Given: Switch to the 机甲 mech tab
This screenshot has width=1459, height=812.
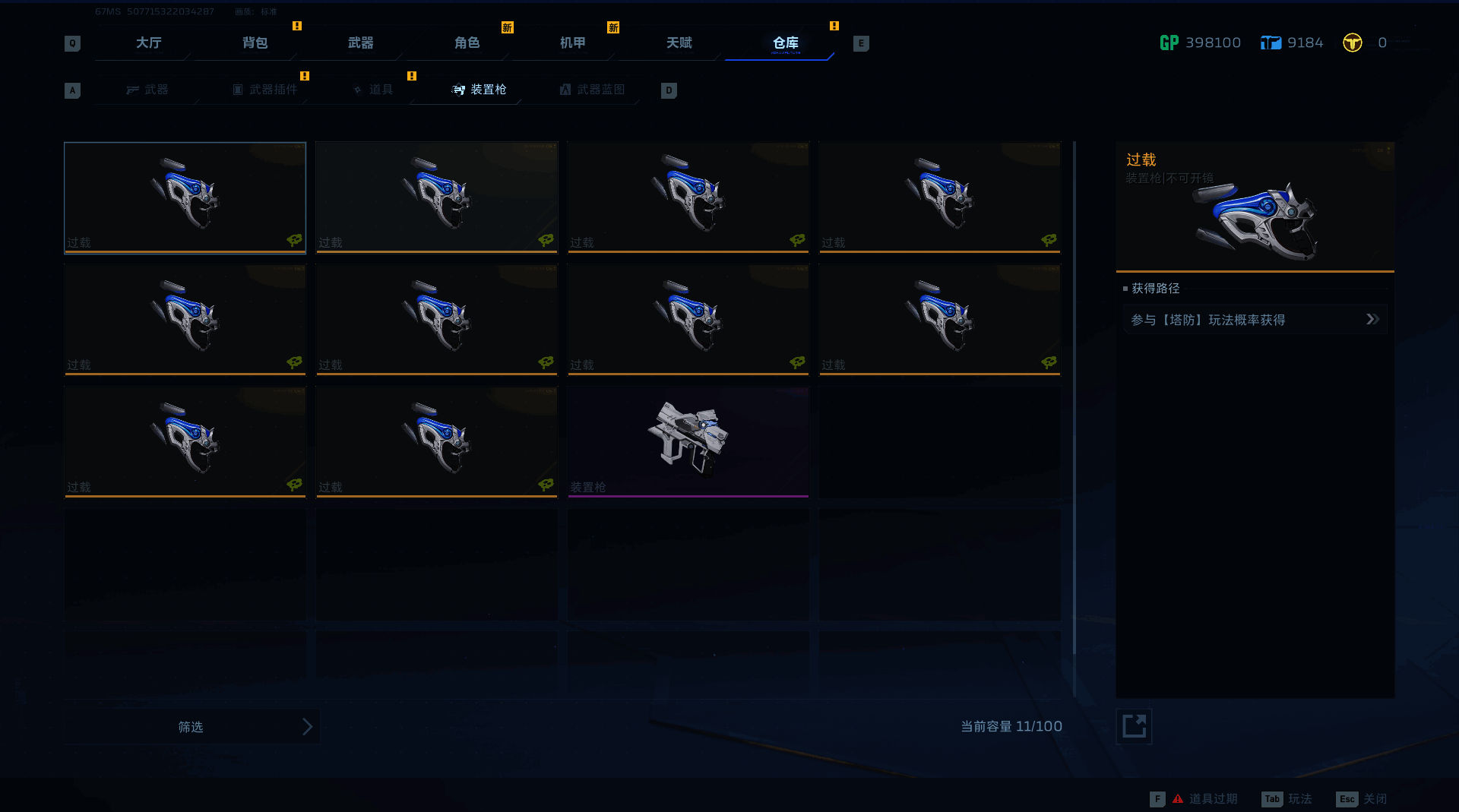Looking at the screenshot, I should tap(572, 43).
